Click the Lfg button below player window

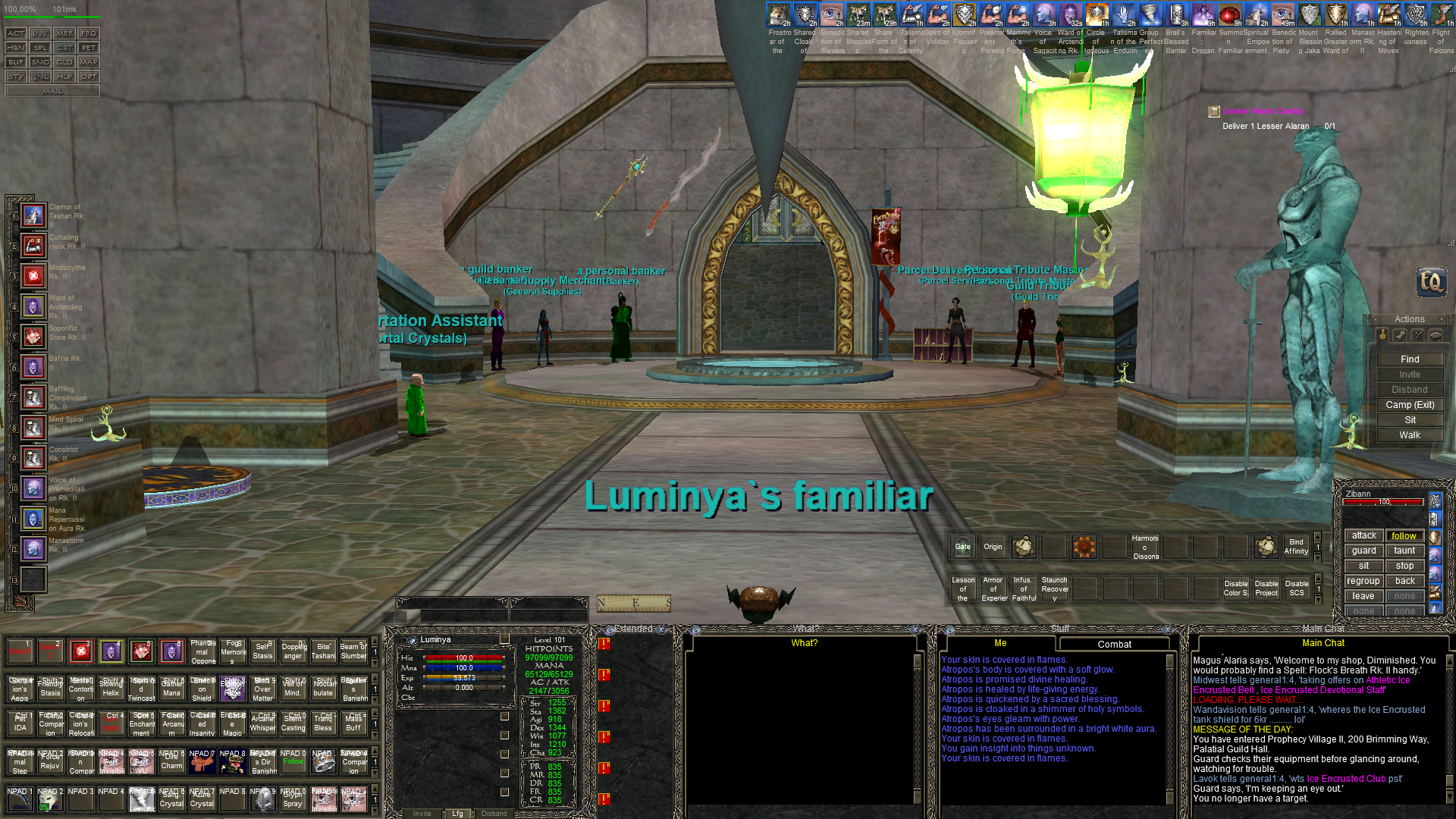coord(457,814)
